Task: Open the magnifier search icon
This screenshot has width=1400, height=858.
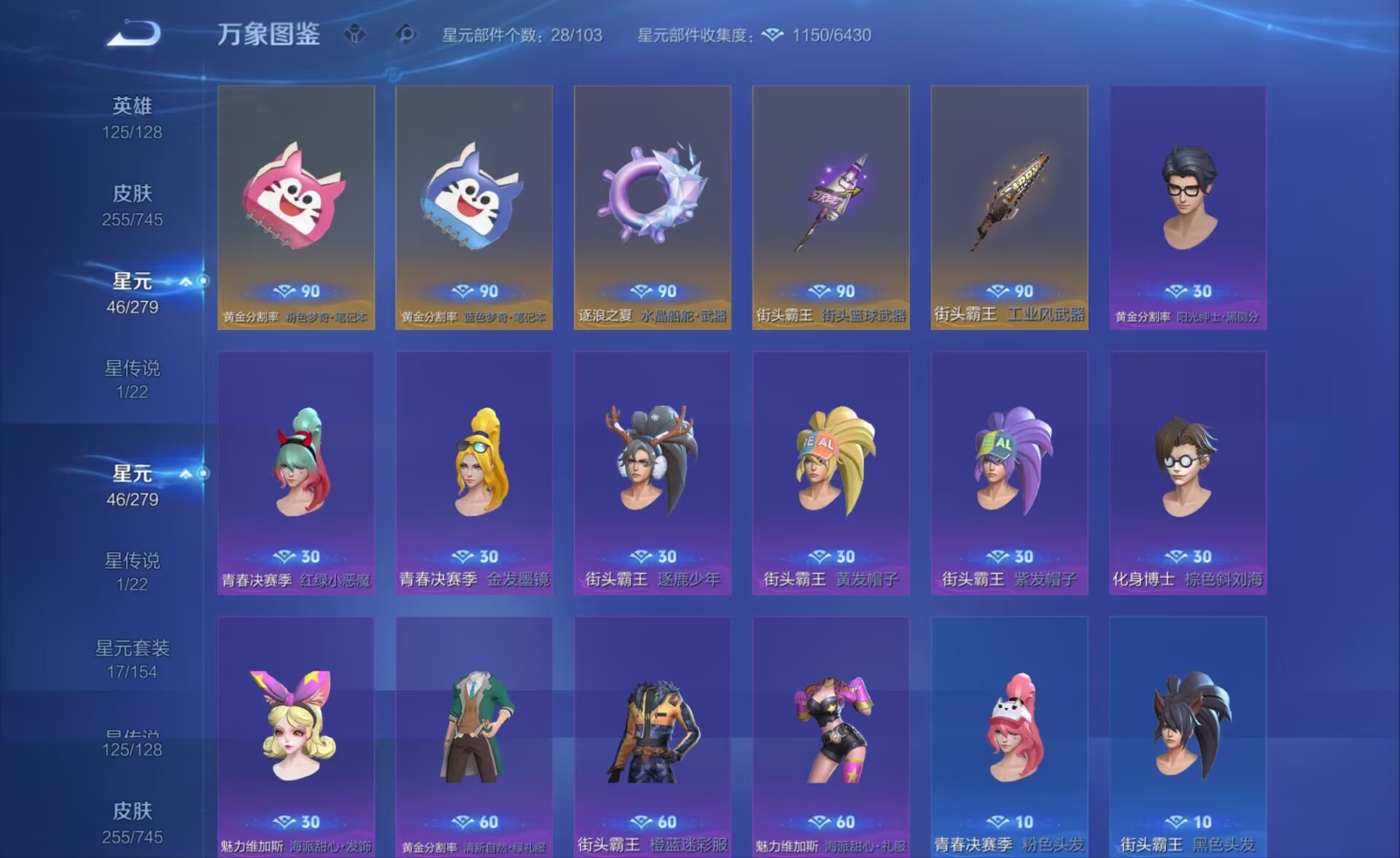Action: 405,34
